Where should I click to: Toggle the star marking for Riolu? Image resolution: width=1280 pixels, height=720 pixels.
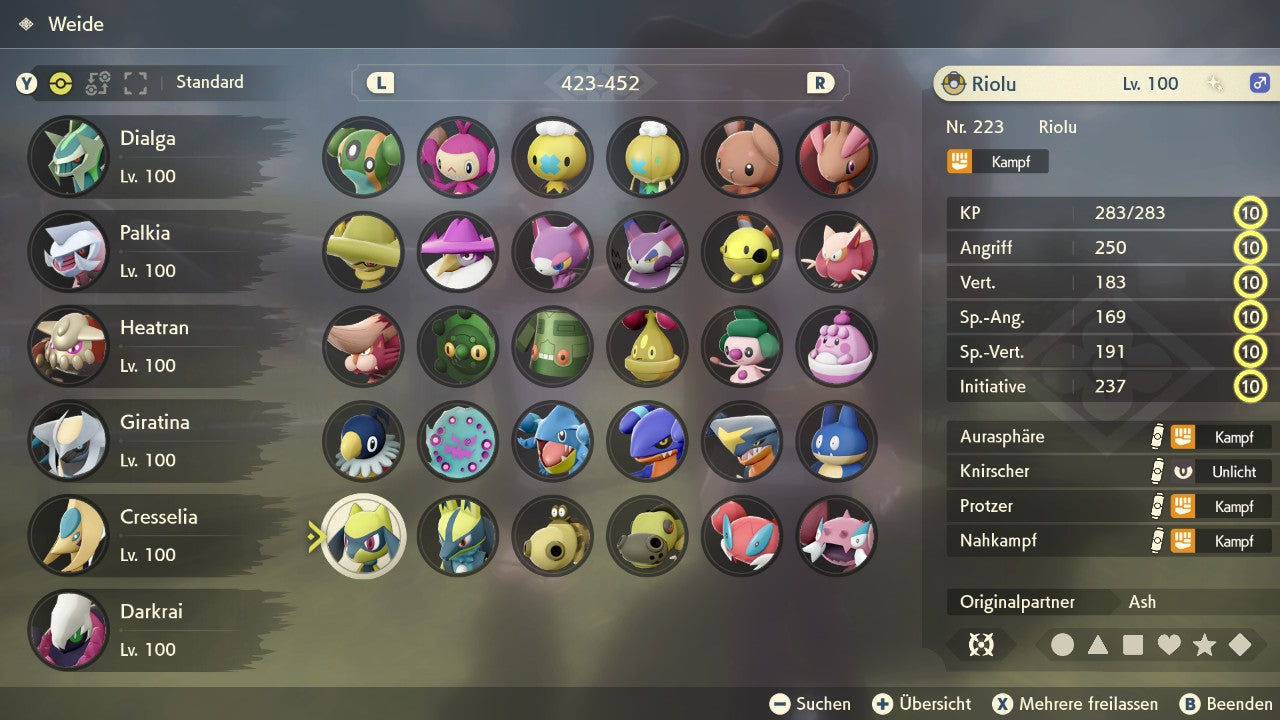pyautogui.click(x=1204, y=645)
